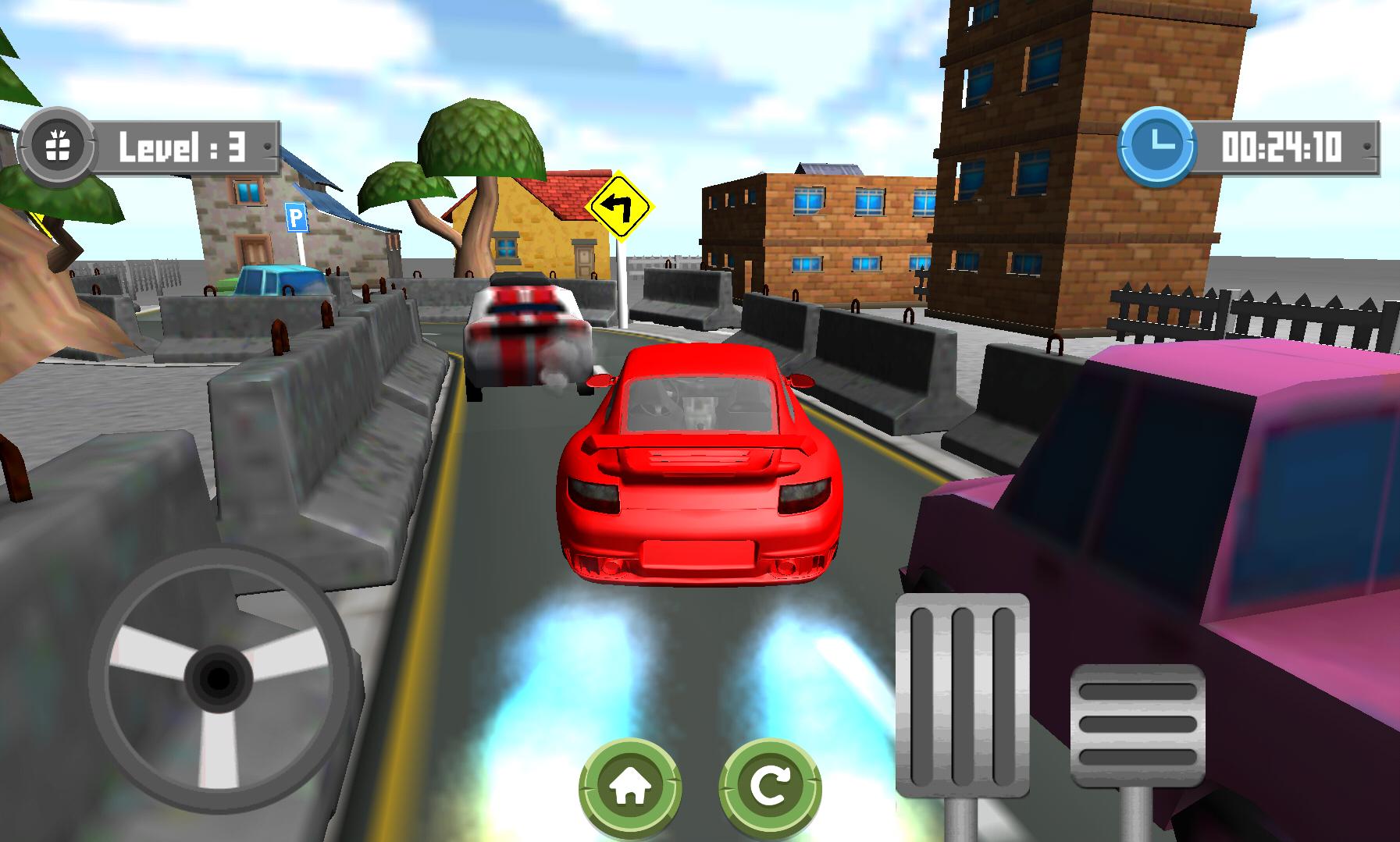Tap the blue parking 'P' sign
This screenshot has width=1400, height=842.
297,218
